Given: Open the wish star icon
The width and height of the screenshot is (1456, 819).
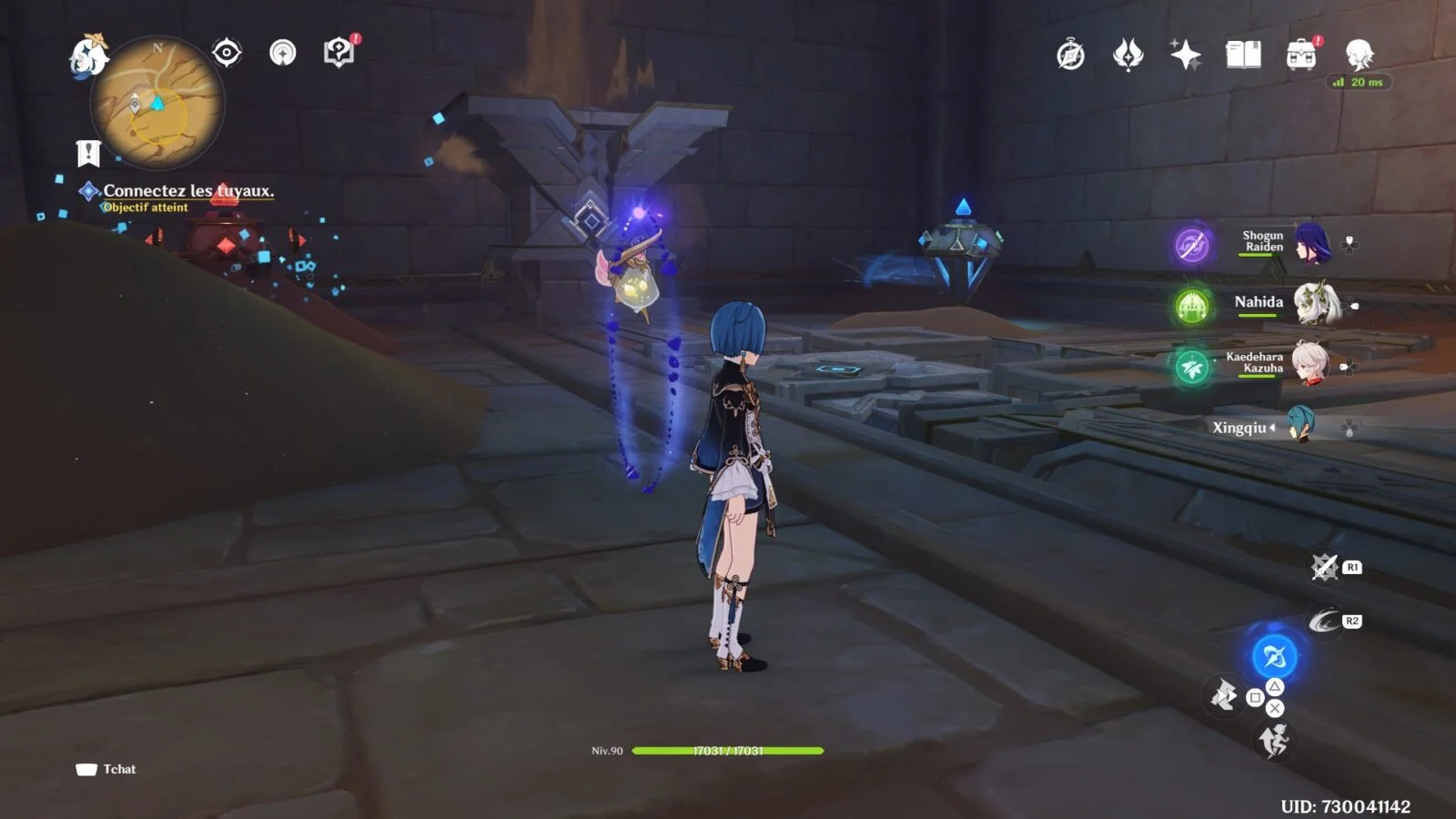Looking at the screenshot, I should 1185,56.
